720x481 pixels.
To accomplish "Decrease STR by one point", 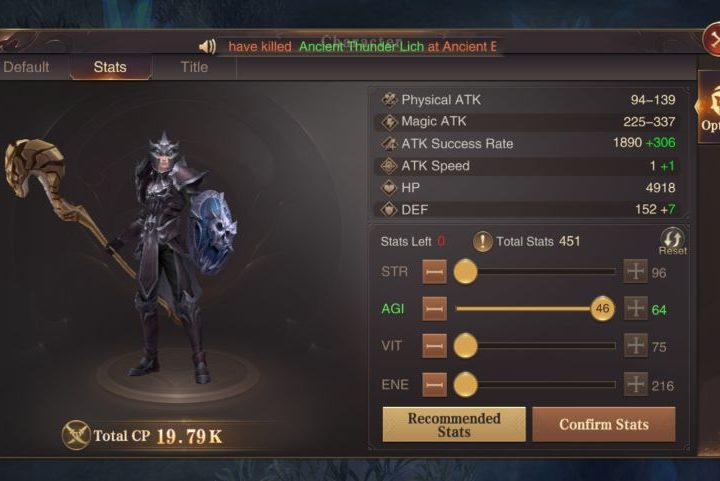I will click(434, 272).
